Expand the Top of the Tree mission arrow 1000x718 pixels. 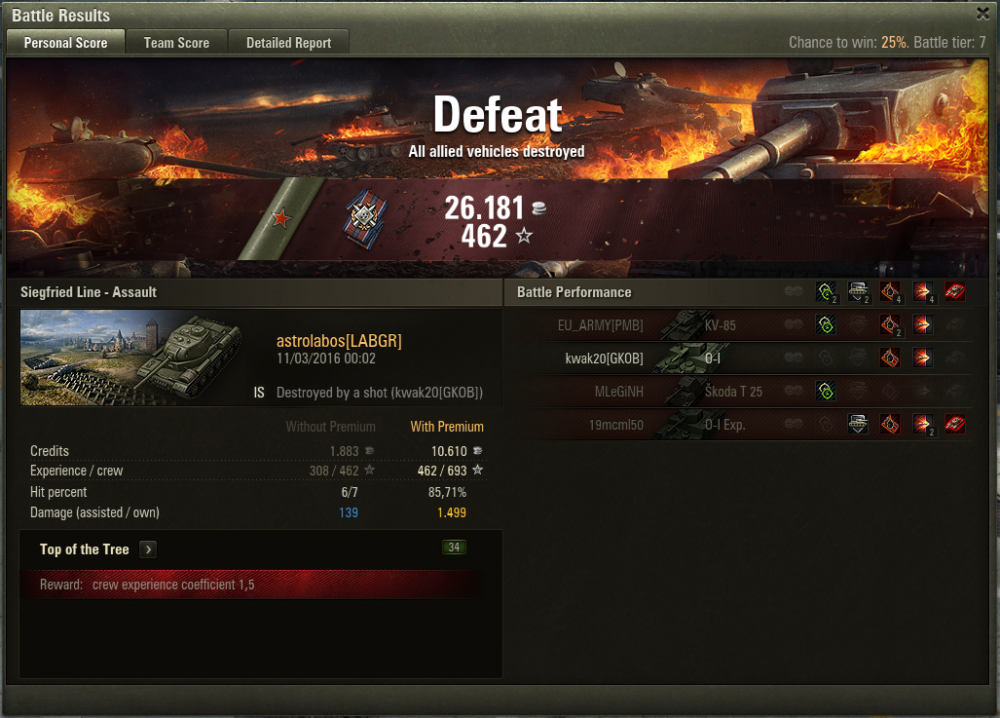tap(148, 549)
